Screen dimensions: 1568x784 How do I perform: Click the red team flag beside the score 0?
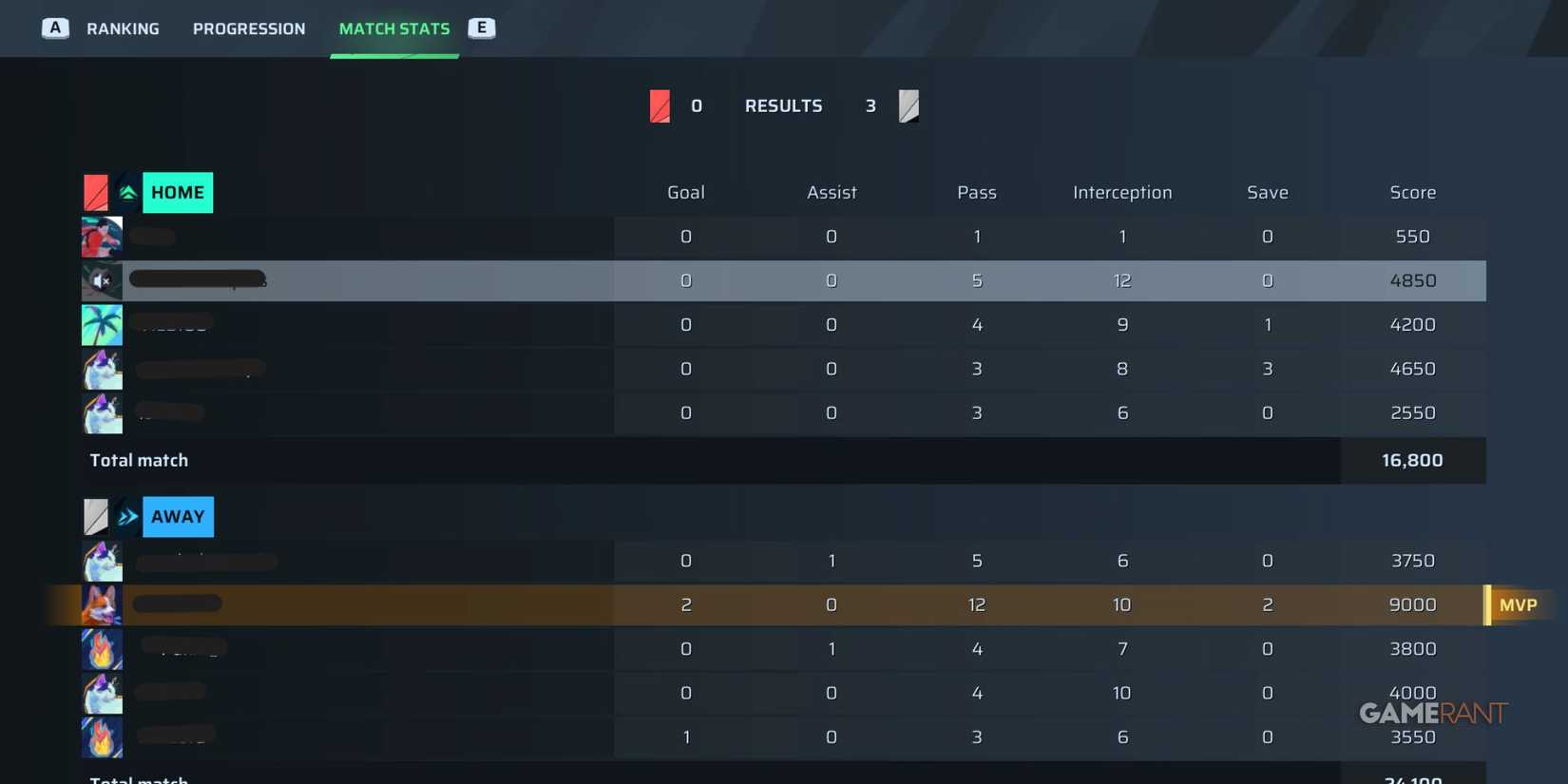[660, 105]
